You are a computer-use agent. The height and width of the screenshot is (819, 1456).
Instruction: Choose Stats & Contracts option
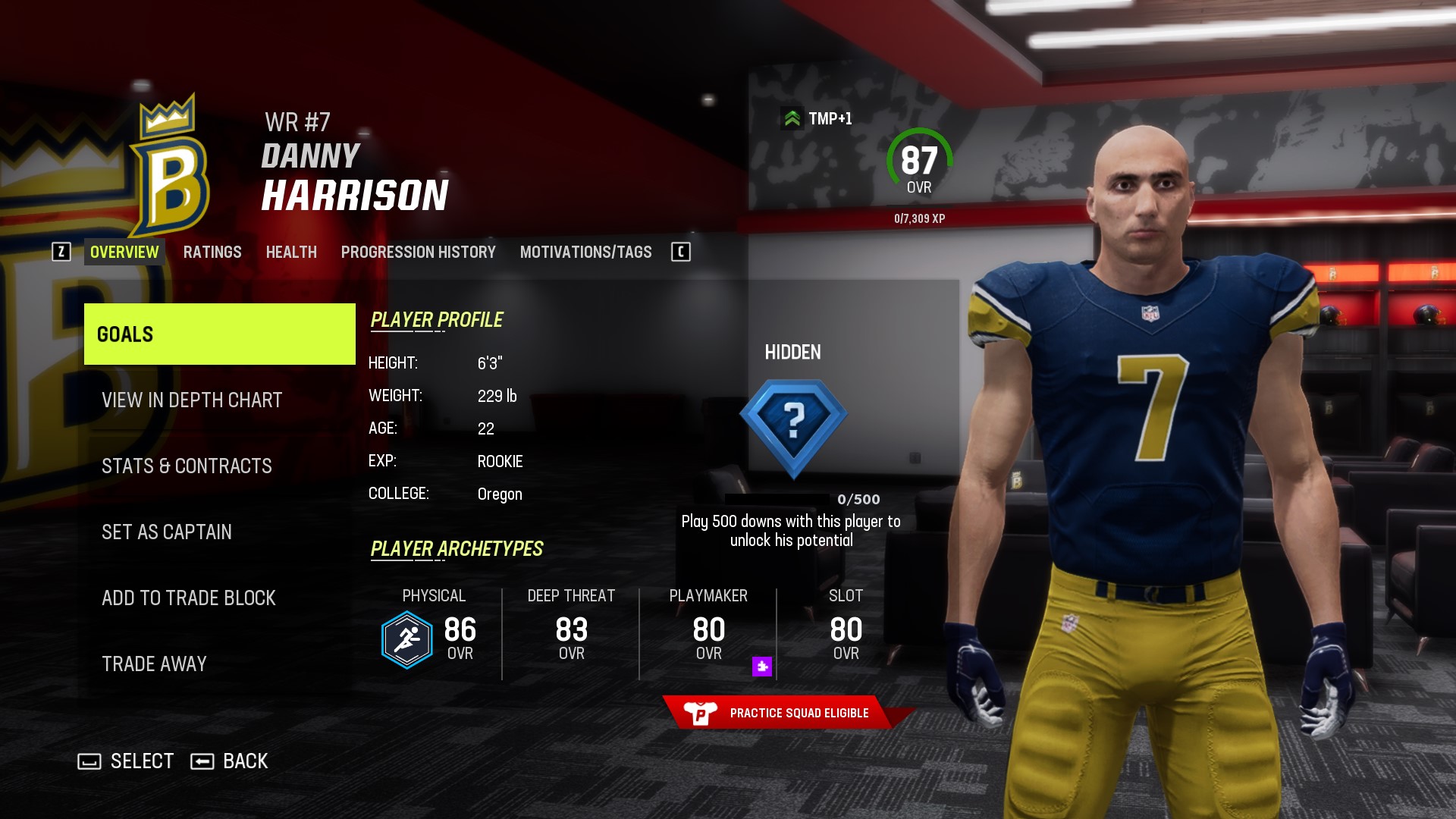coord(187,466)
